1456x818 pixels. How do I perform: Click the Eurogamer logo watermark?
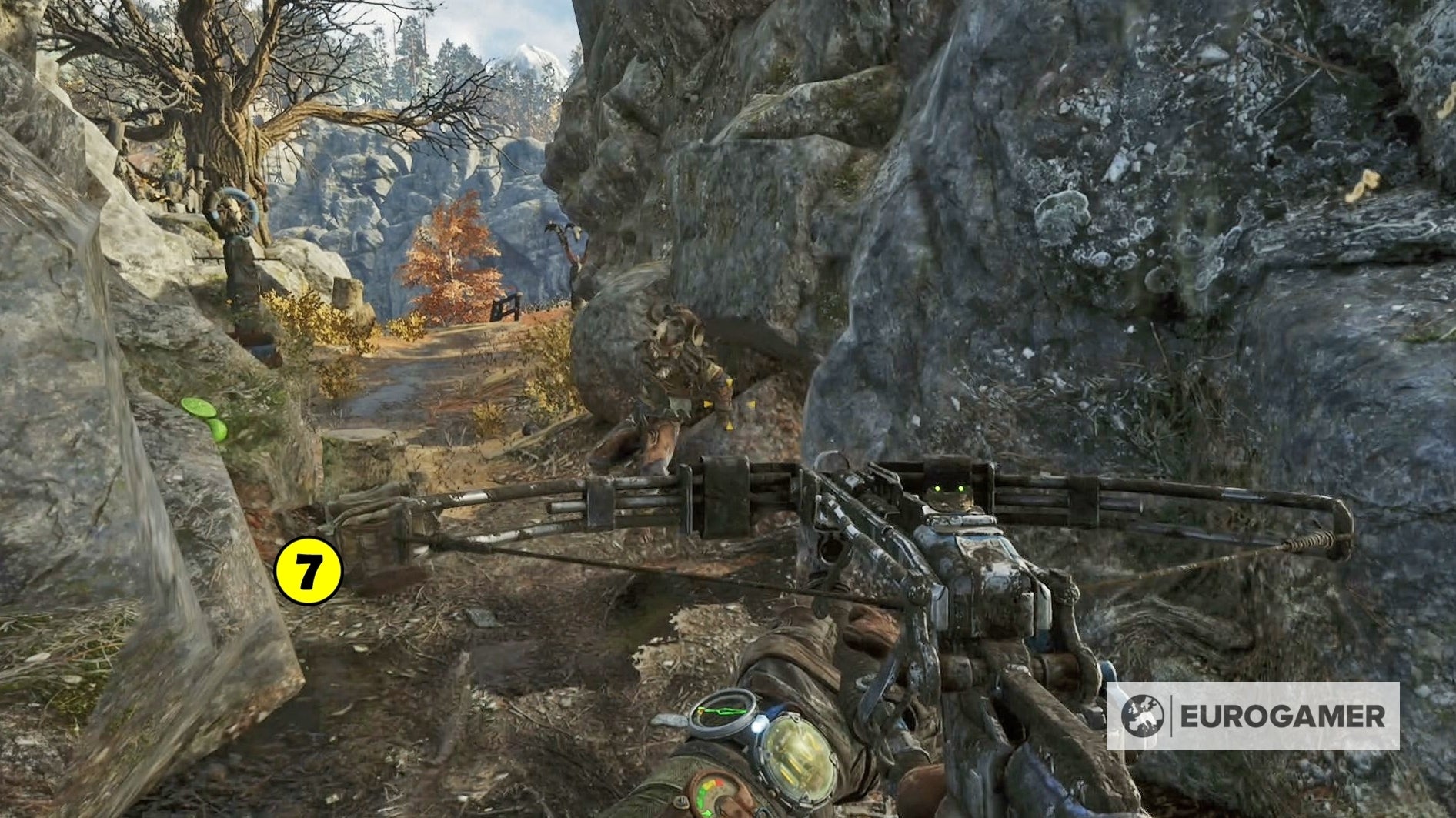[1252, 716]
